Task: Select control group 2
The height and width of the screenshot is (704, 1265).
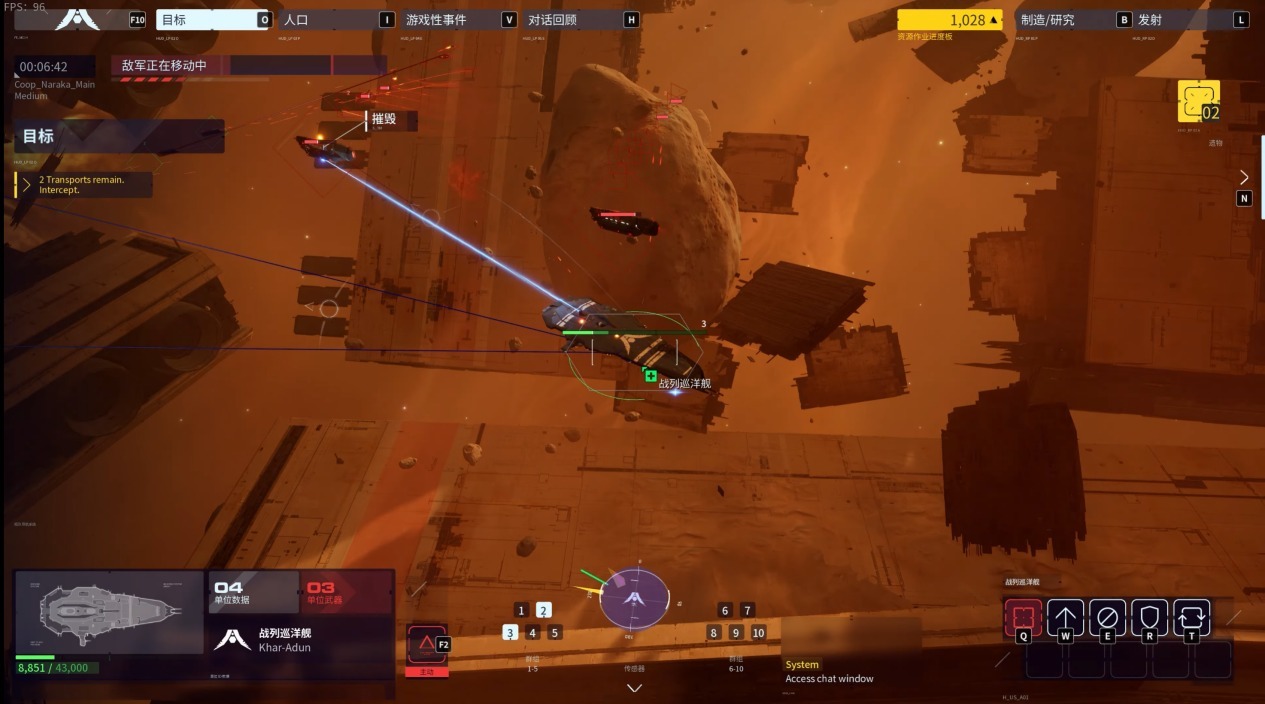Action: 543,610
